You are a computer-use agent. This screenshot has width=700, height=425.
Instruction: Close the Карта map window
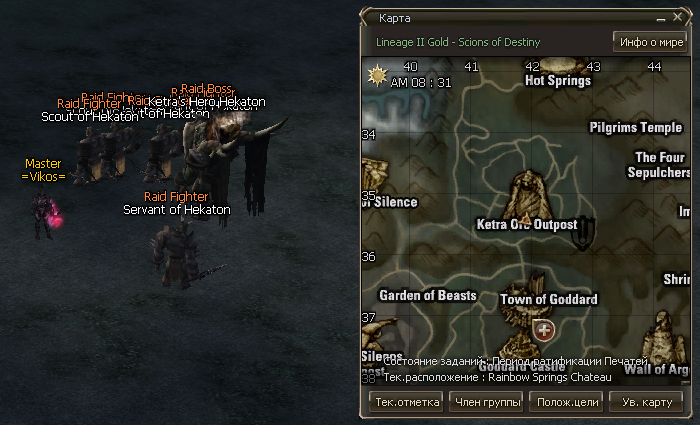point(679,19)
